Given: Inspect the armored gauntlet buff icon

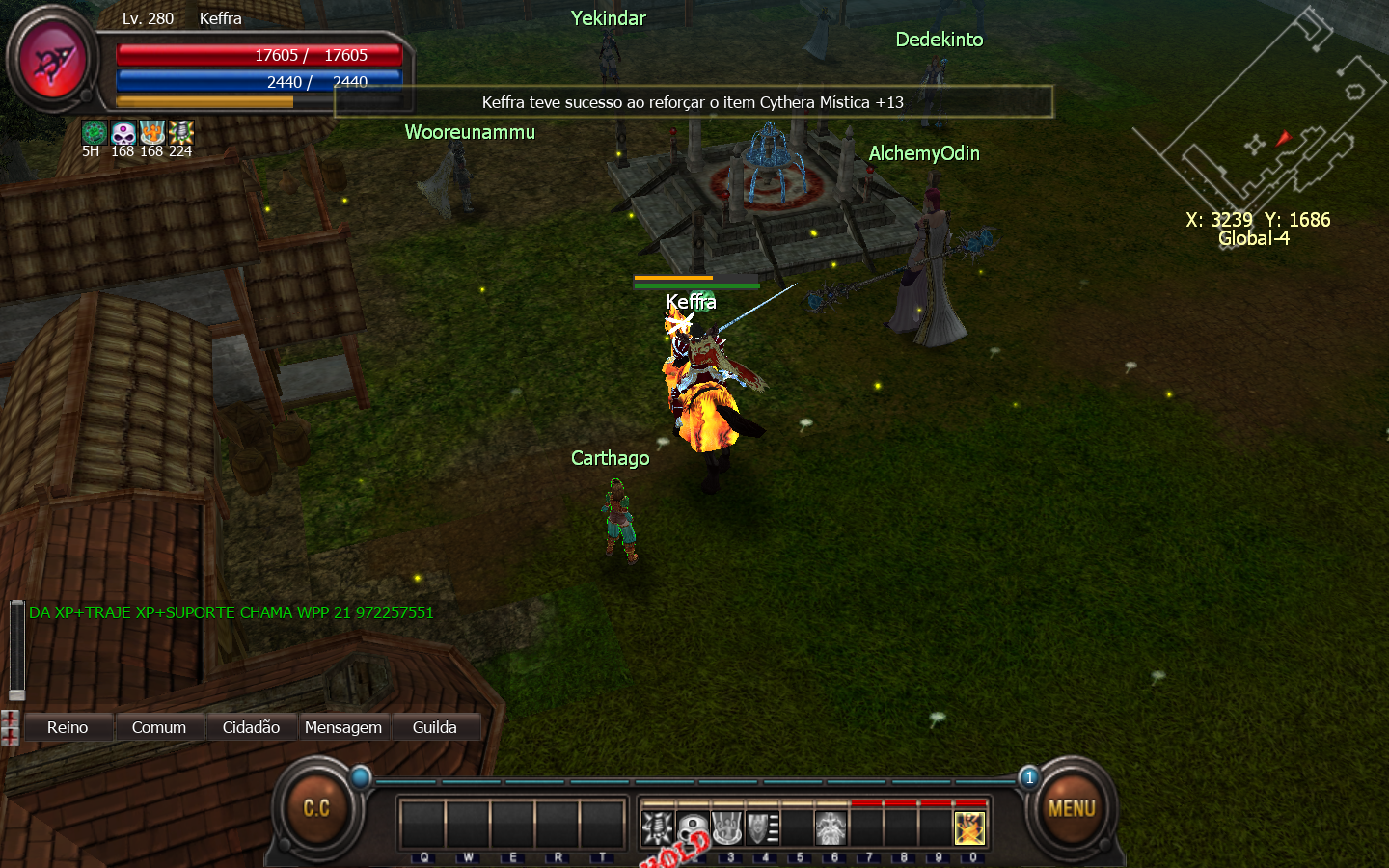Looking at the screenshot, I should [180, 132].
